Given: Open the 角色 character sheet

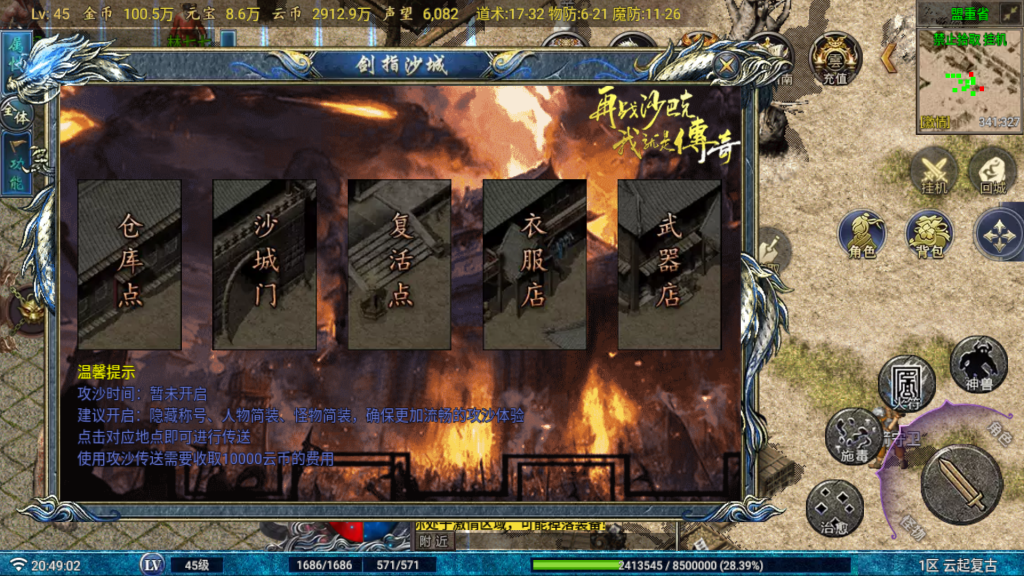Looking at the screenshot, I should tap(862, 235).
